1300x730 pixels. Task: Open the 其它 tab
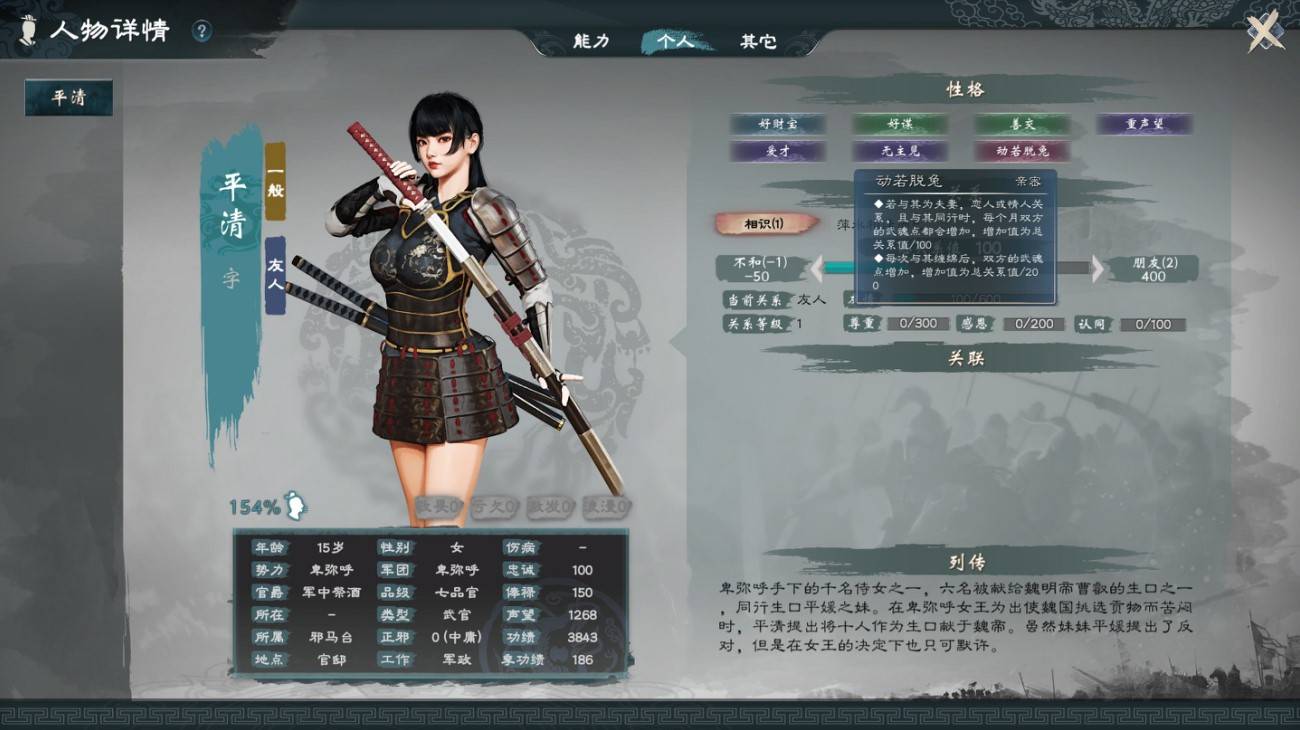761,41
